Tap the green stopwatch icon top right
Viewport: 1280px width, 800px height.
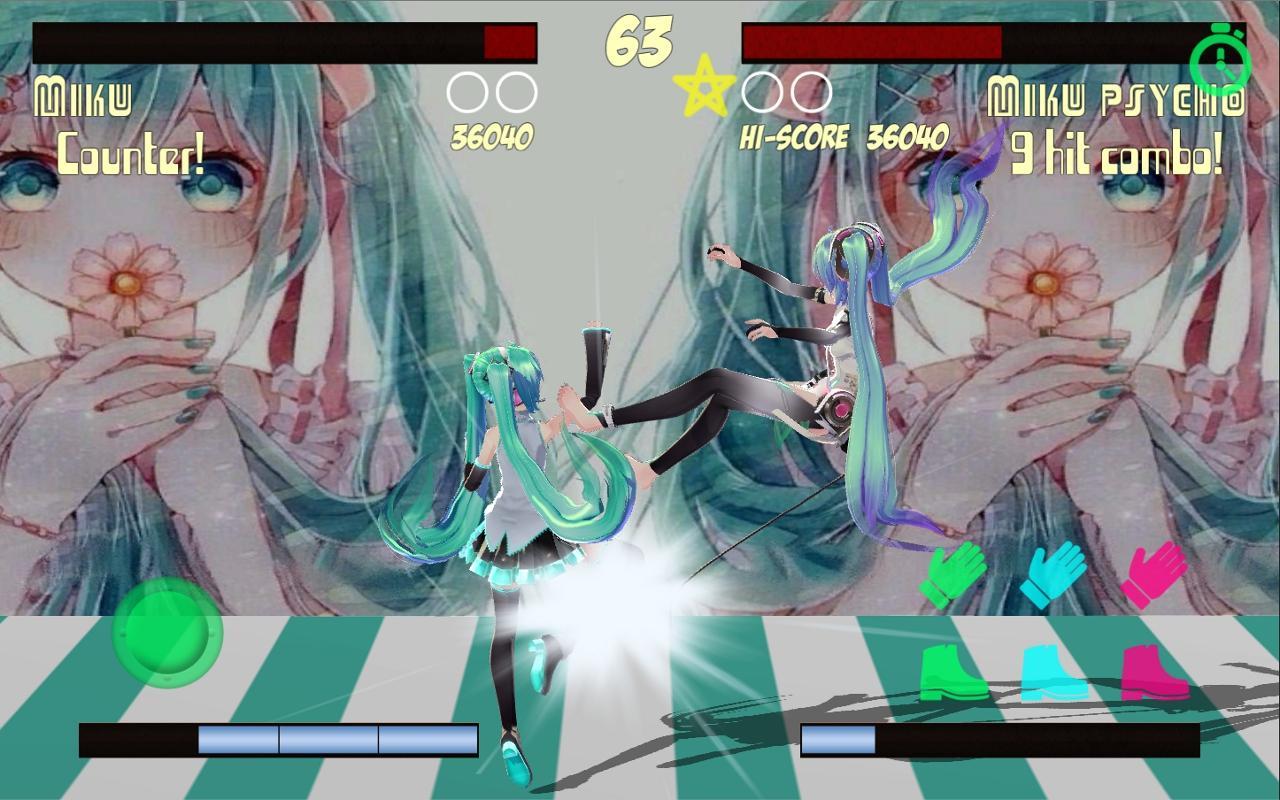[x=1222, y=62]
